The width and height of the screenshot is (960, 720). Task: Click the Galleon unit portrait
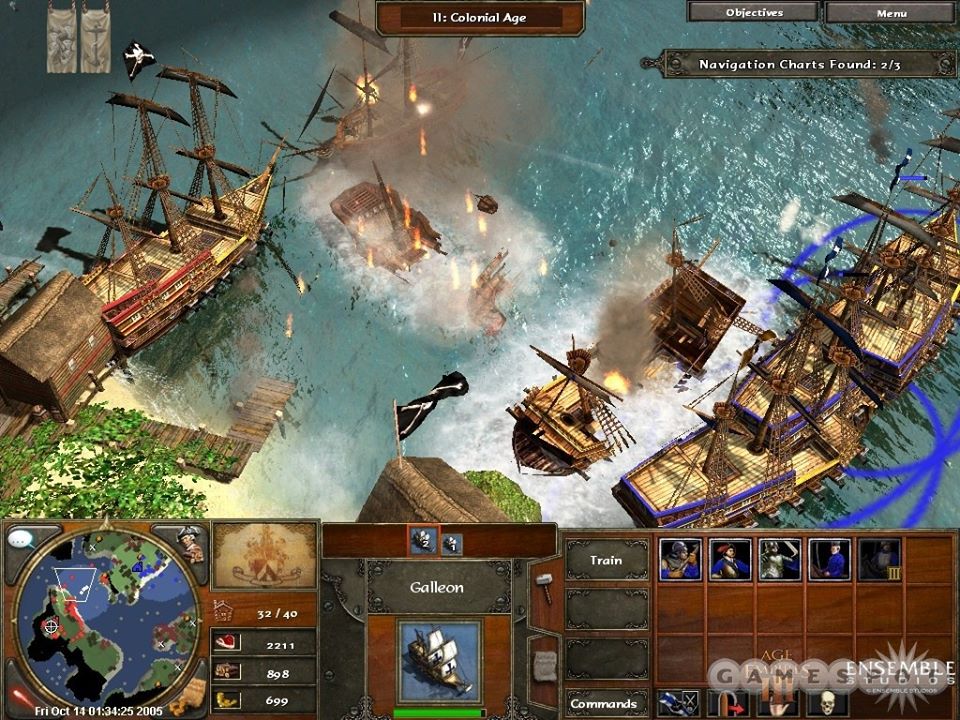click(x=439, y=655)
